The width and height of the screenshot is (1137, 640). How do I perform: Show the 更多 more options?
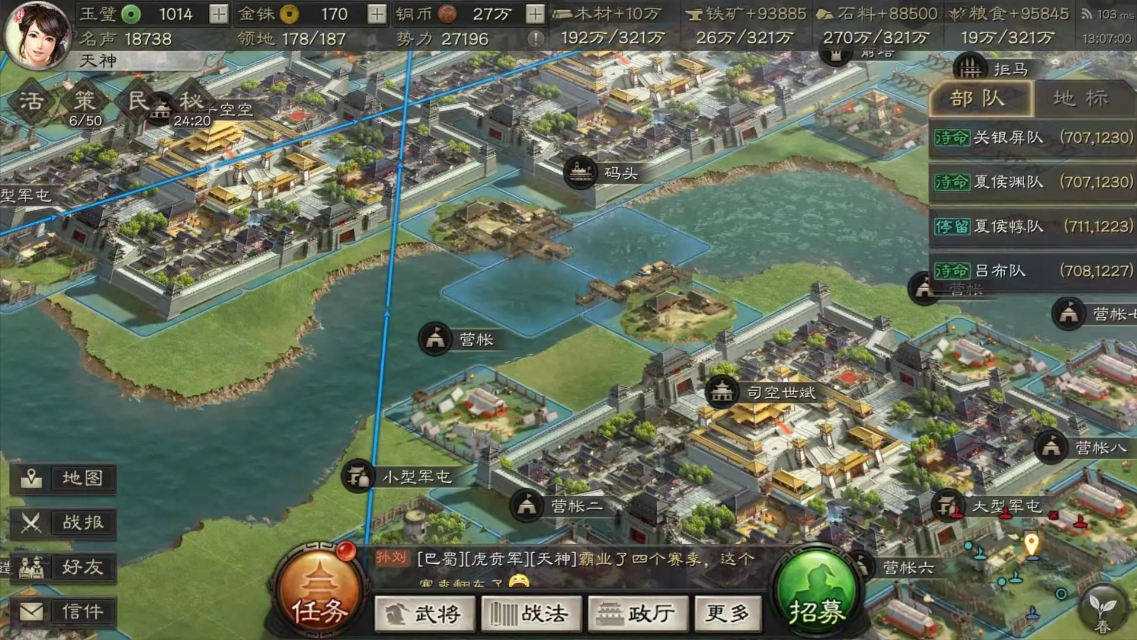727,612
